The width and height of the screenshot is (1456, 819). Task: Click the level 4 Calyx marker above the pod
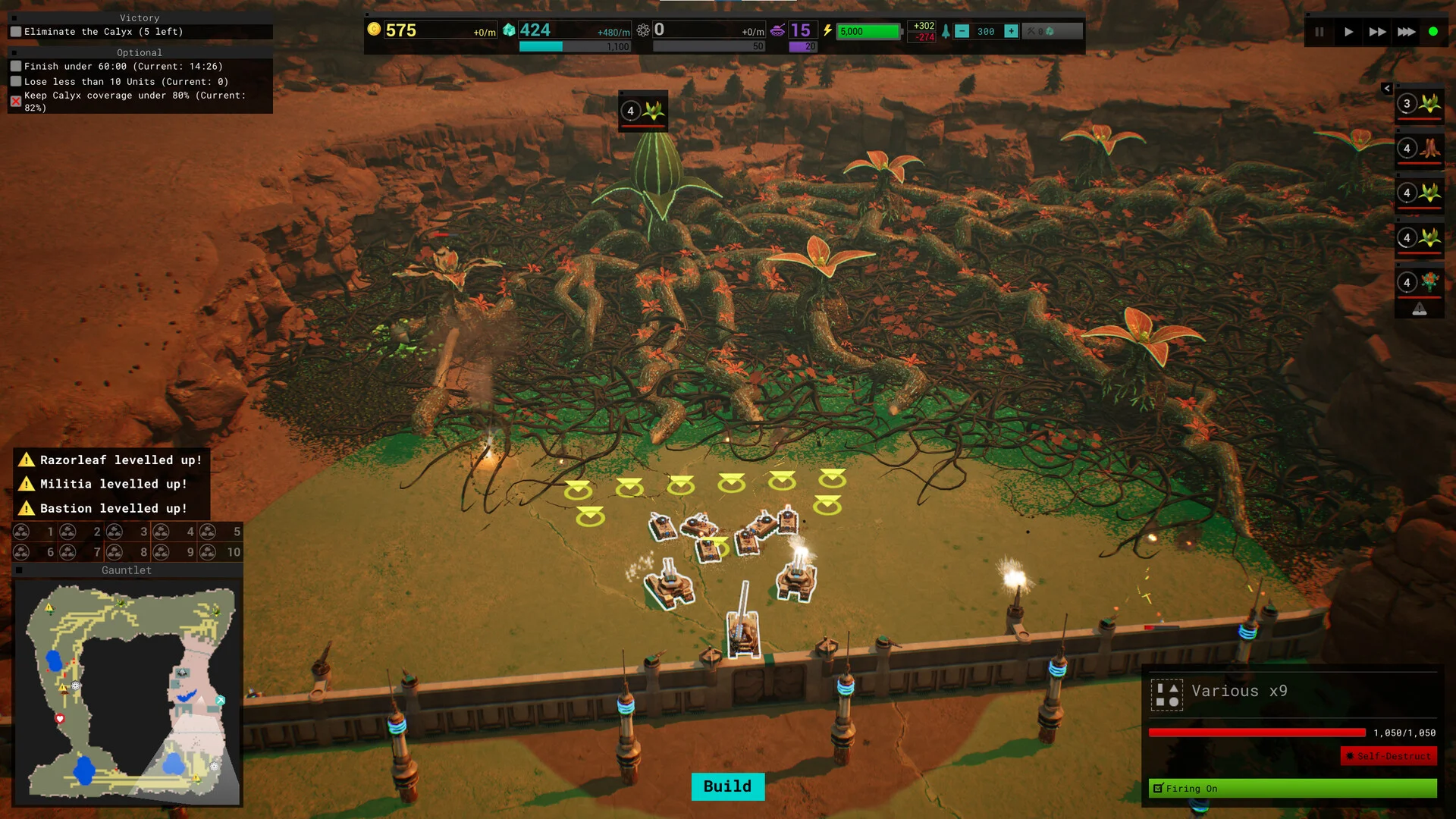point(642,111)
